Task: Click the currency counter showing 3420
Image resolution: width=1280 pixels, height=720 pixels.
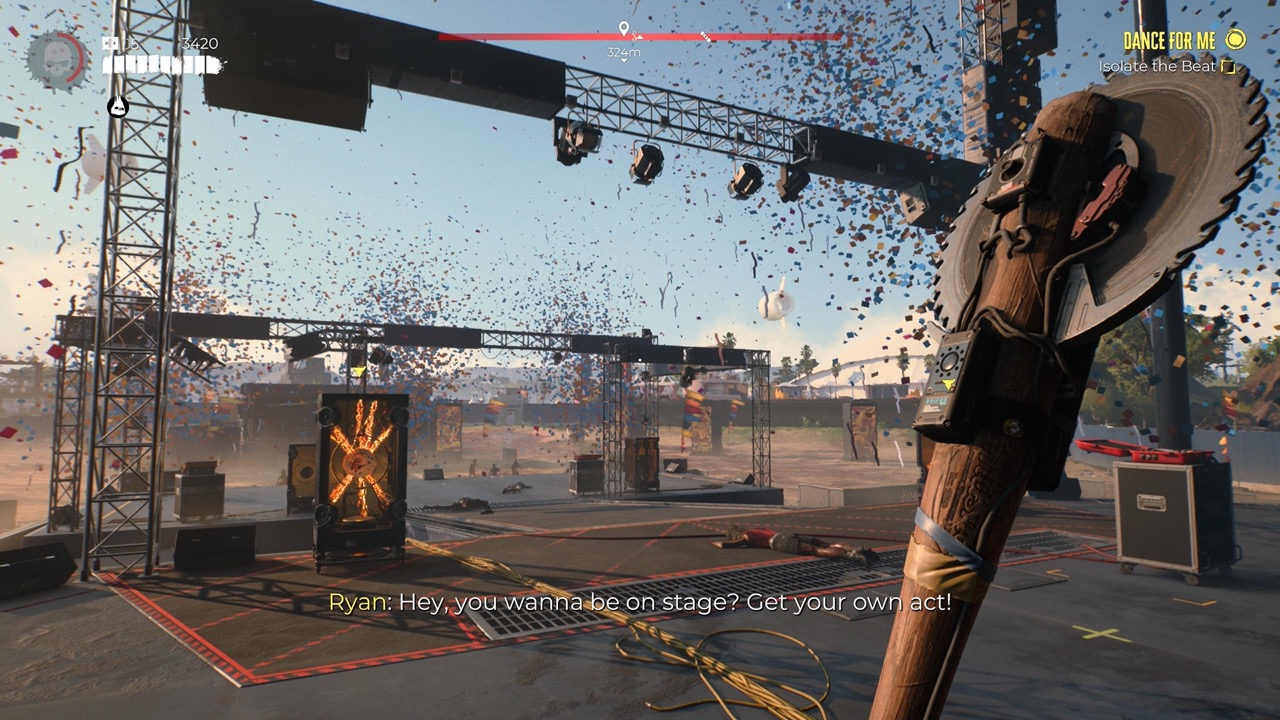Action: [200, 42]
